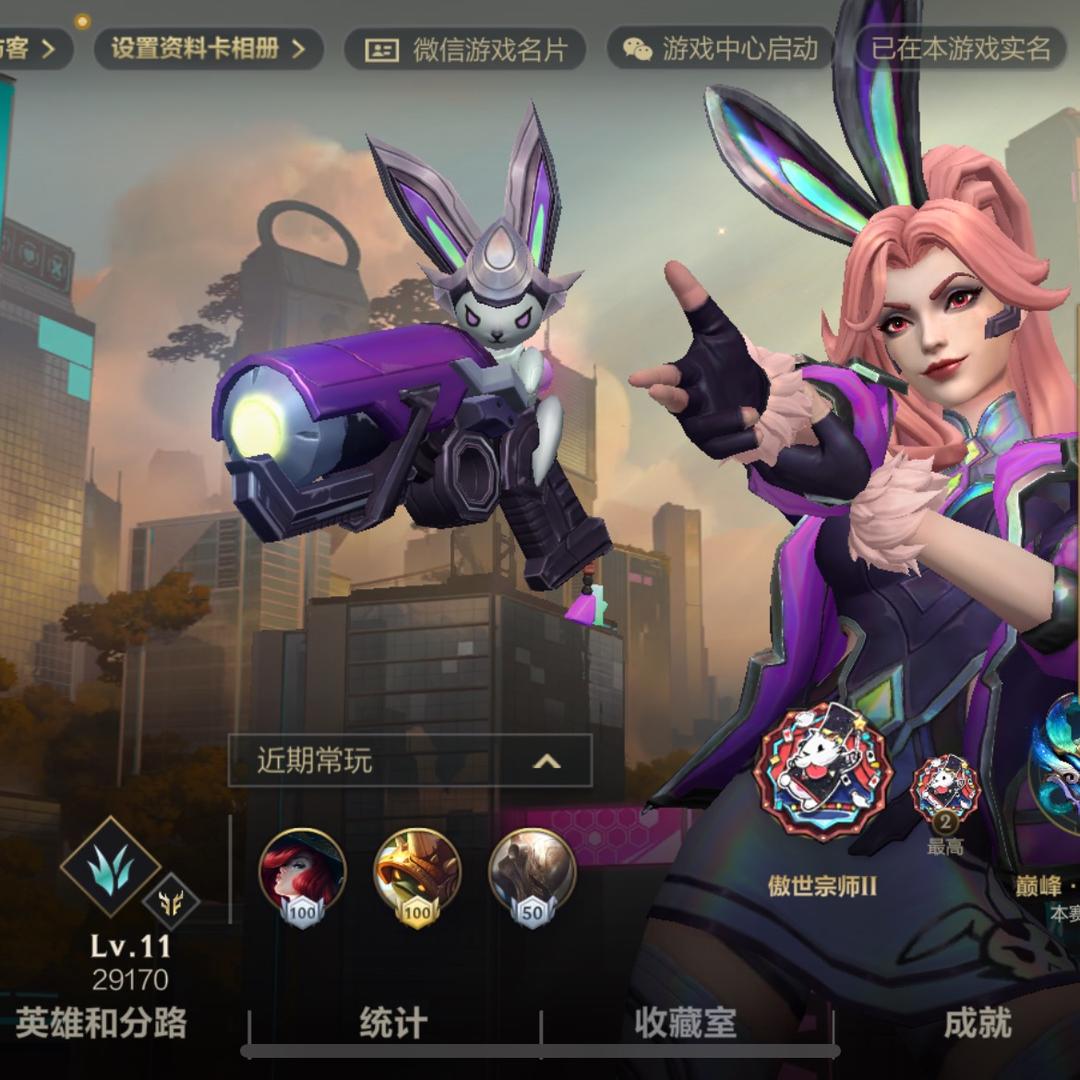Open the 微信游戏名片 WeChat game card
This screenshot has height=1080, width=1080.
pos(466,49)
